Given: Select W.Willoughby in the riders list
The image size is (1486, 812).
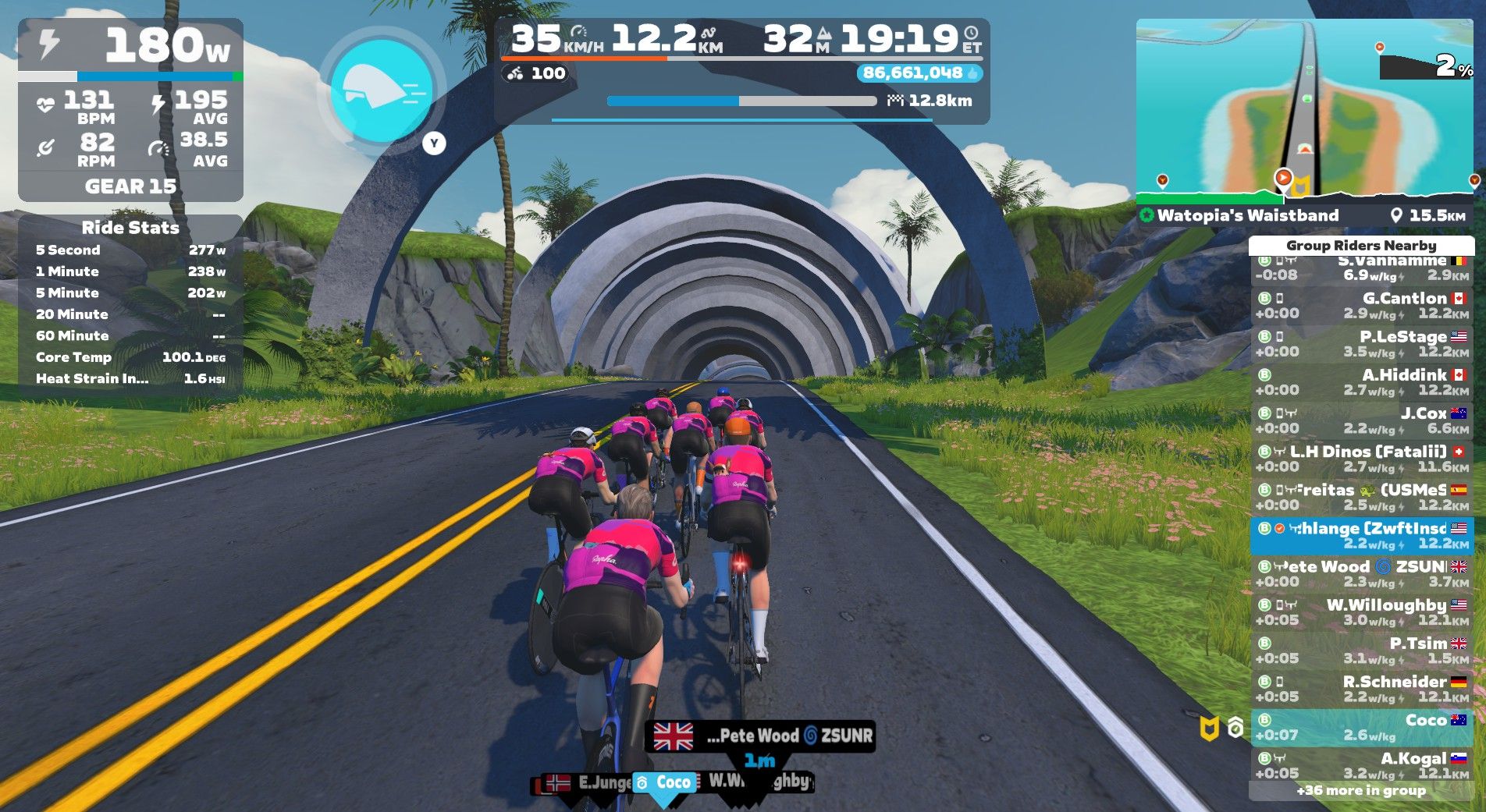Looking at the screenshot, I should tap(1361, 612).
